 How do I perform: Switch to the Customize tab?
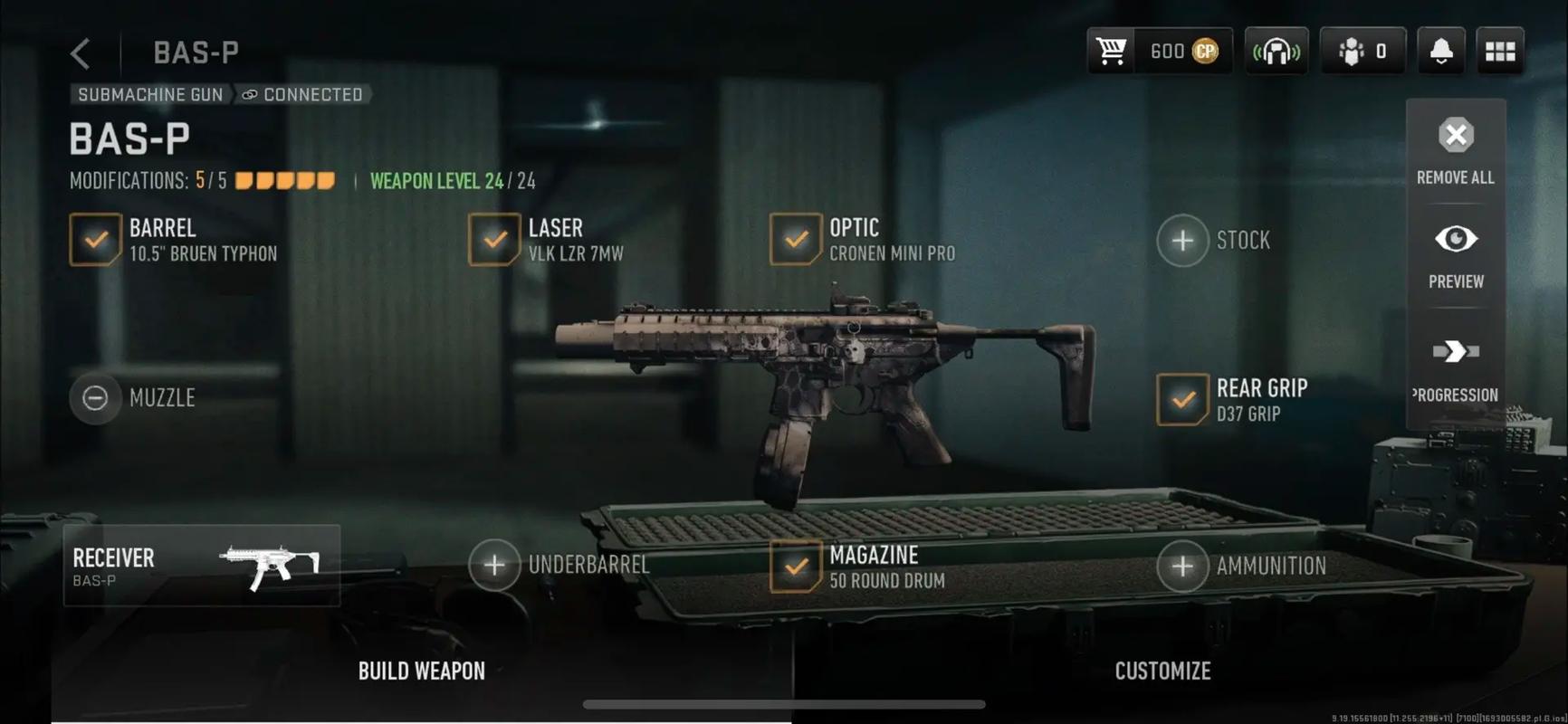tap(1162, 672)
